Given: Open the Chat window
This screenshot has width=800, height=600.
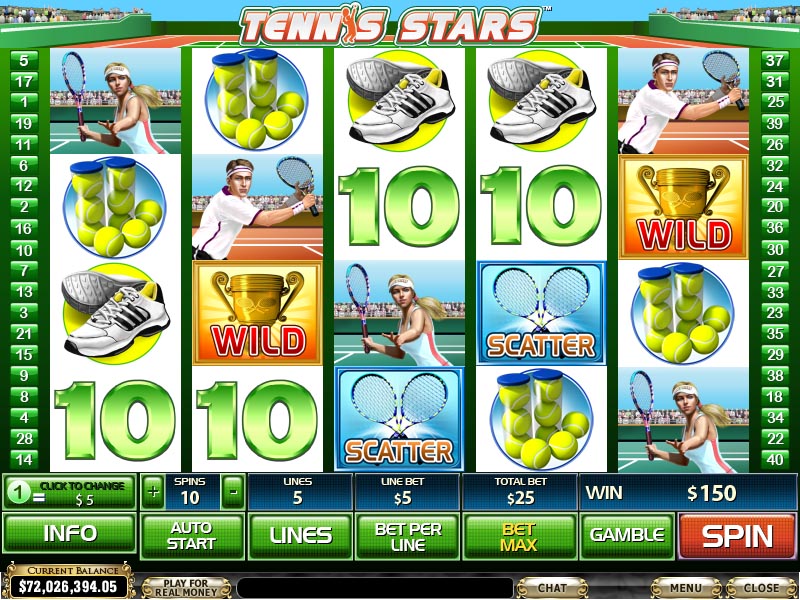Looking at the screenshot, I should [x=551, y=587].
